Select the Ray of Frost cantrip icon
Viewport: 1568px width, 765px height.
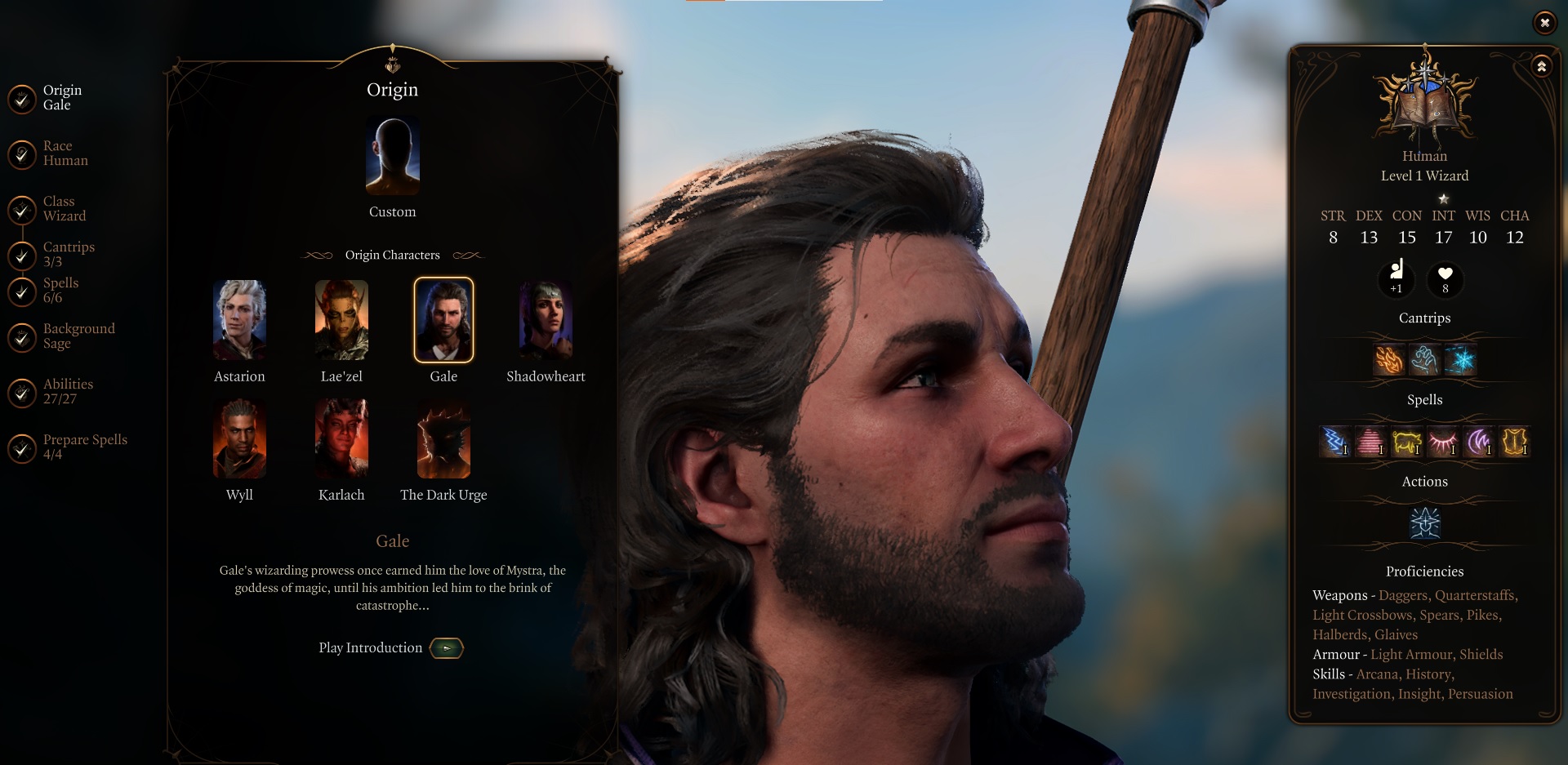[1459, 359]
